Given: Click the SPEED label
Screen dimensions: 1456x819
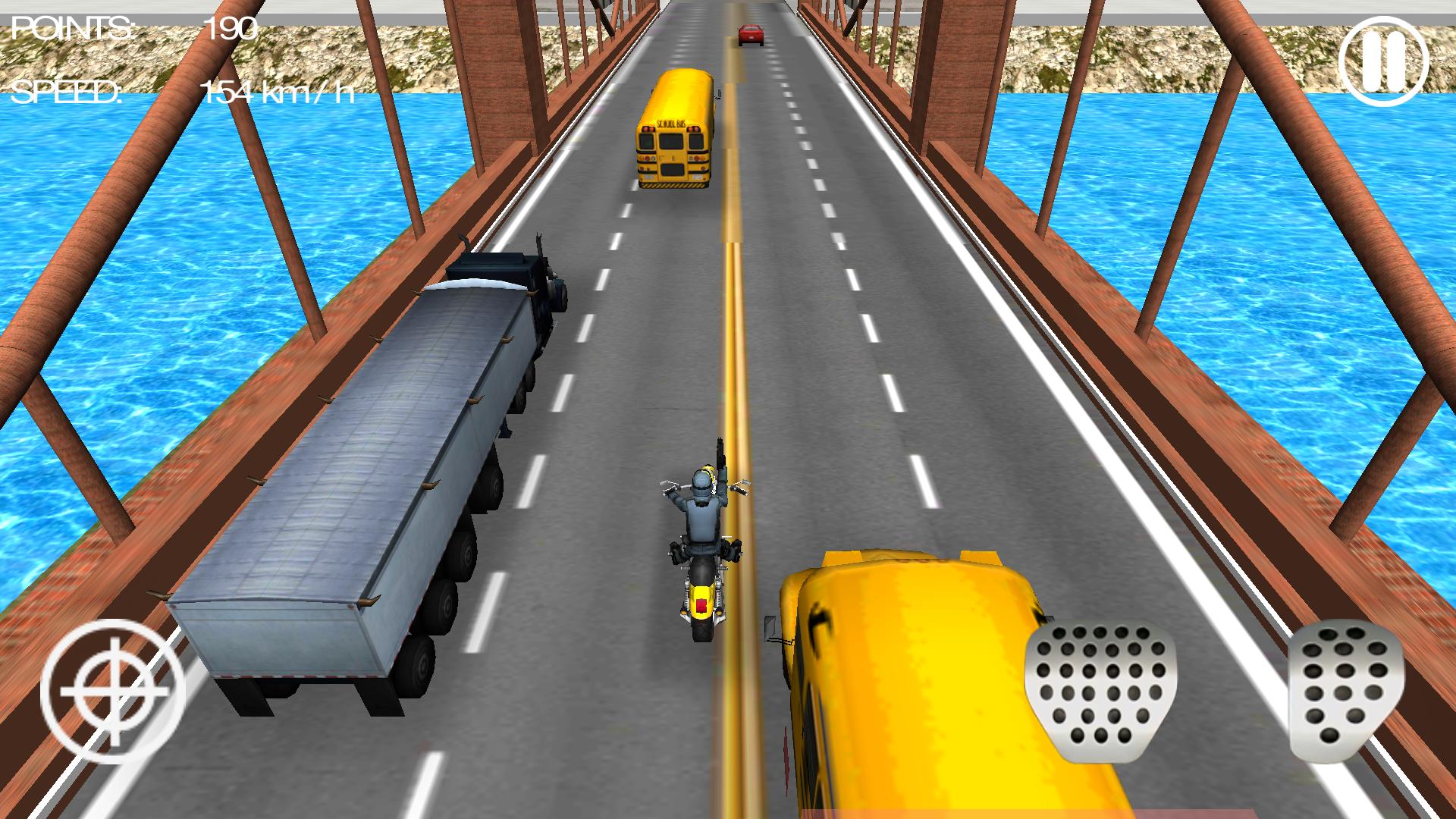Looking at the screenshot, I should pyautogui.click(x=68, y=95).
